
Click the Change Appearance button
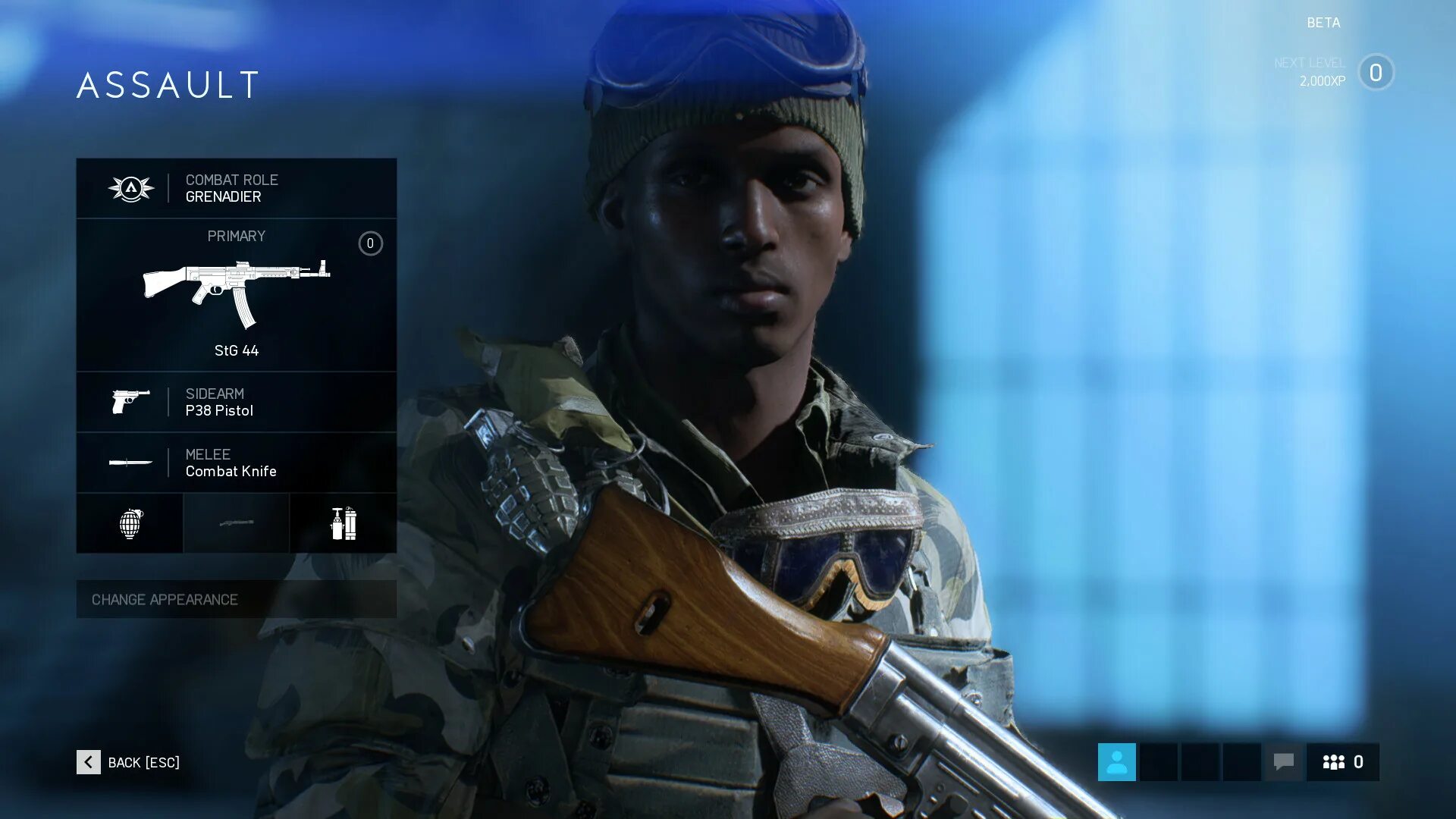[x=236, y=599]
